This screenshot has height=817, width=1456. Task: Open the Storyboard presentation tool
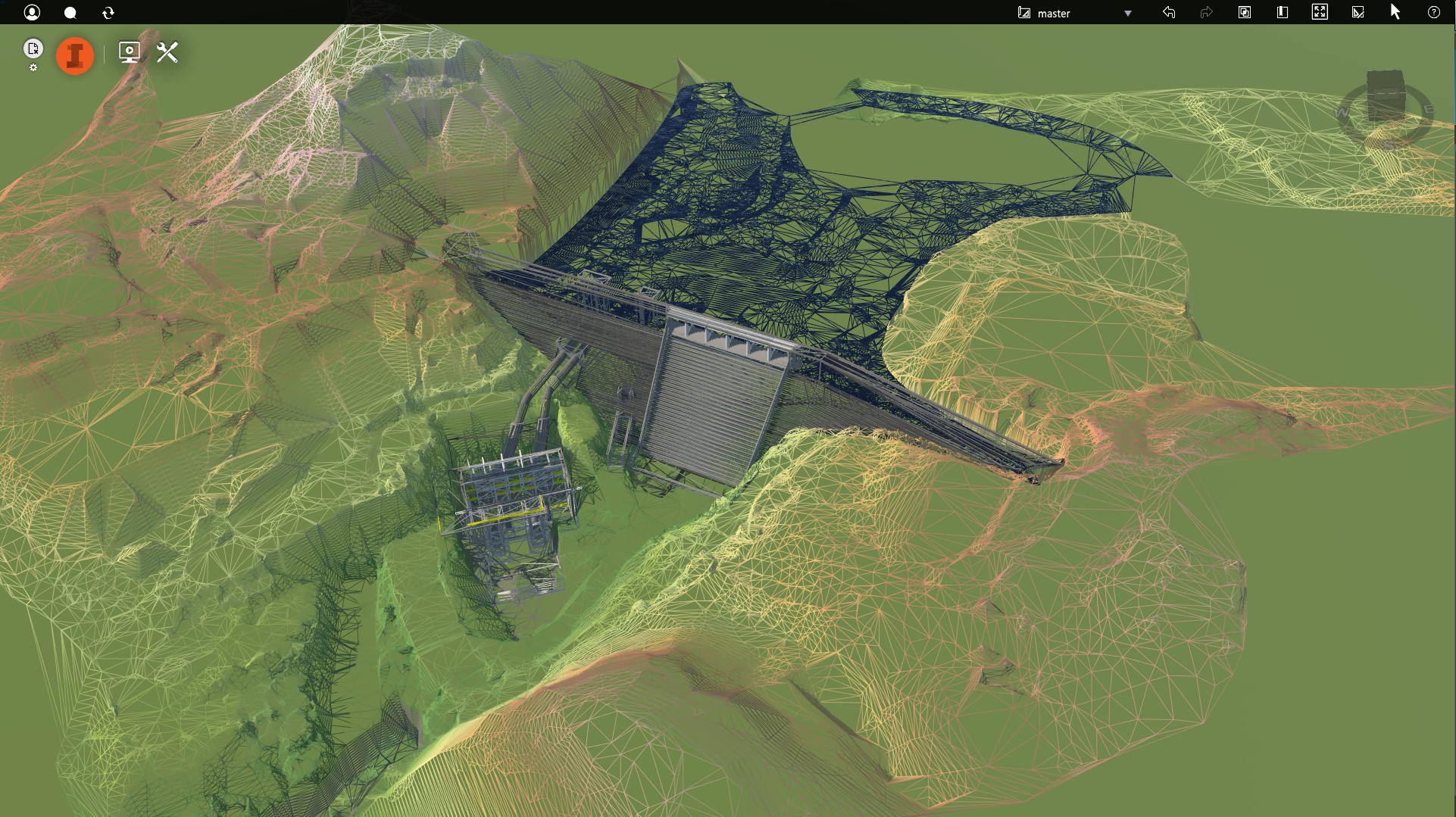tap(129, 52)
